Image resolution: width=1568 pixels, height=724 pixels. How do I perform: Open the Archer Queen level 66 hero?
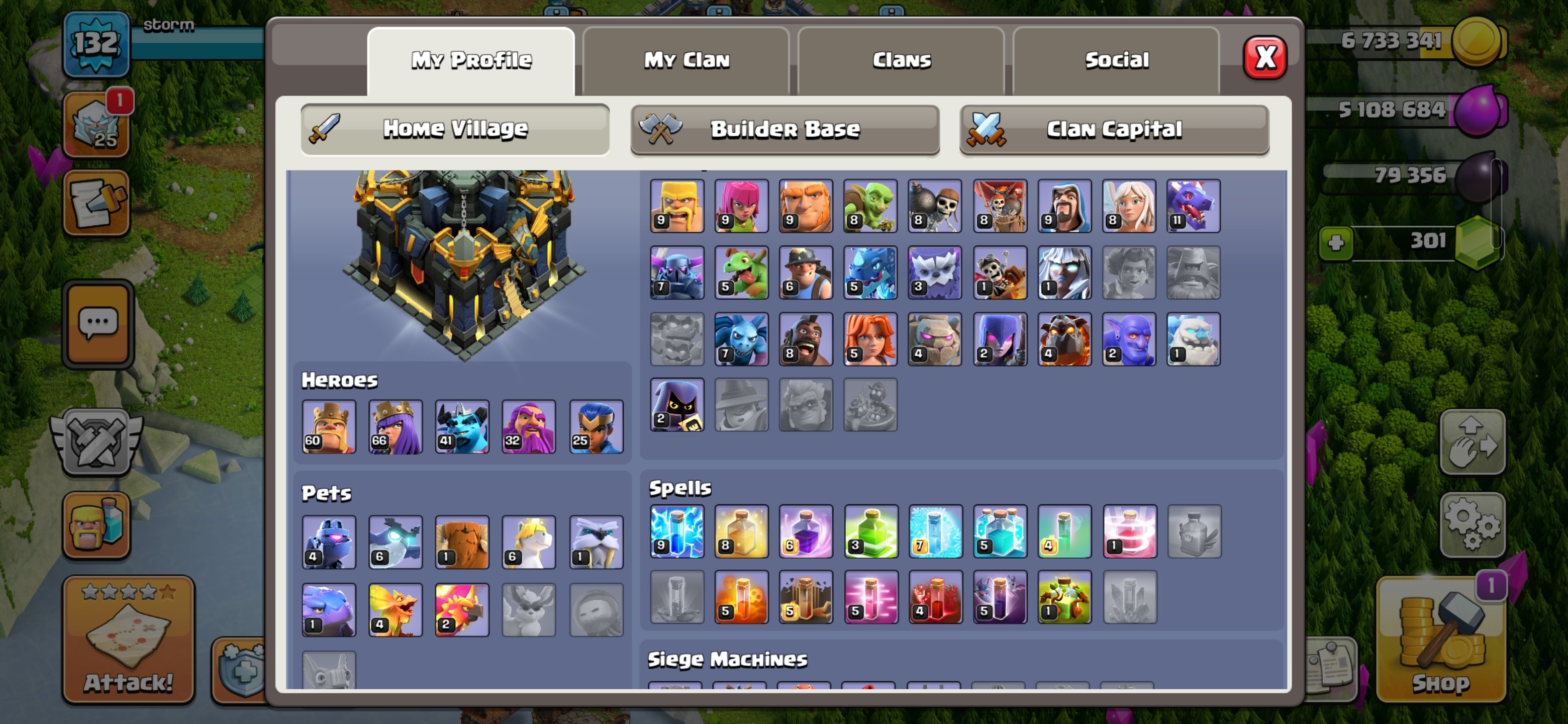click(395, 427)
